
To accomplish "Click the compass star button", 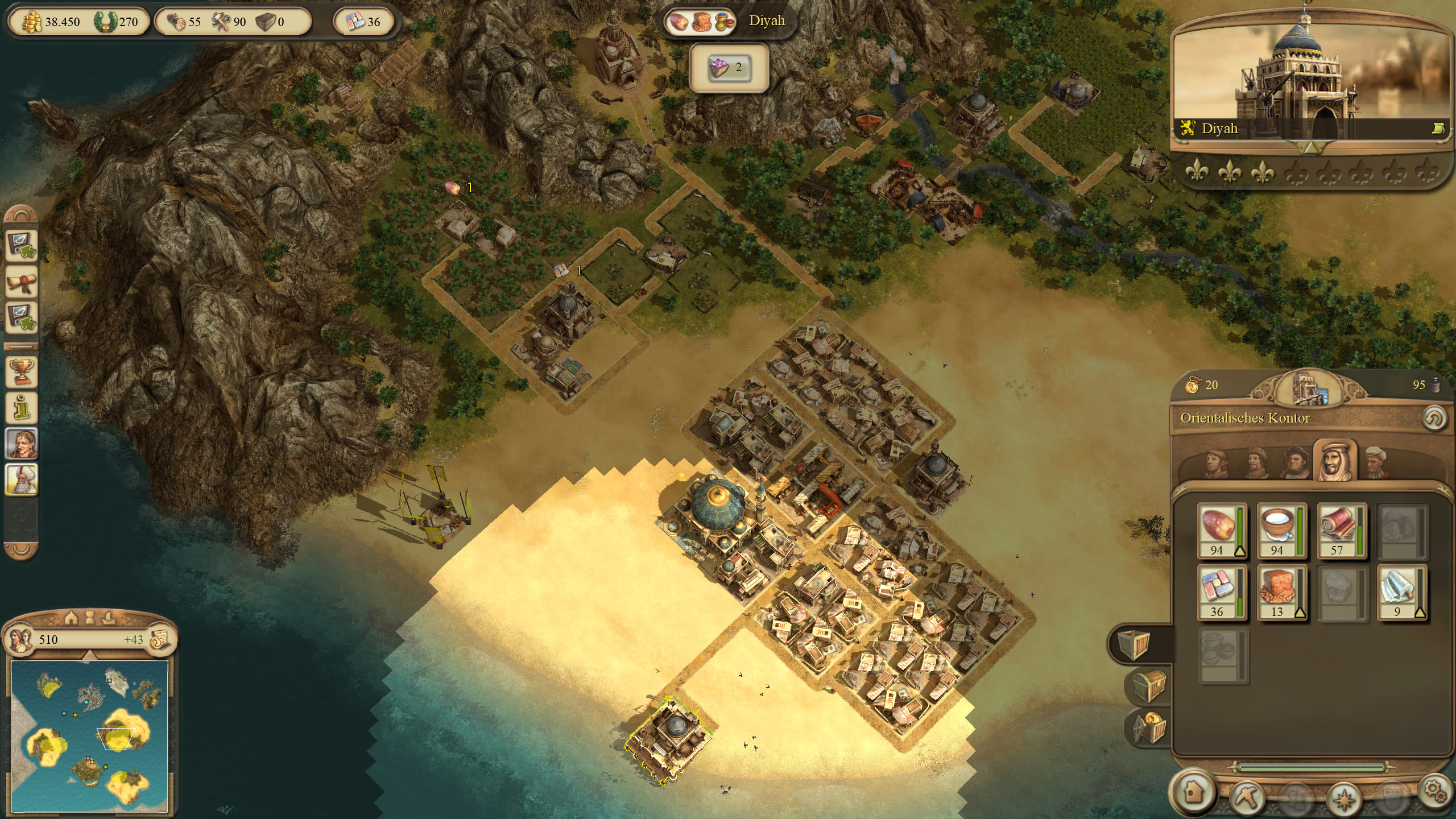I will [x=1344, y=797].
